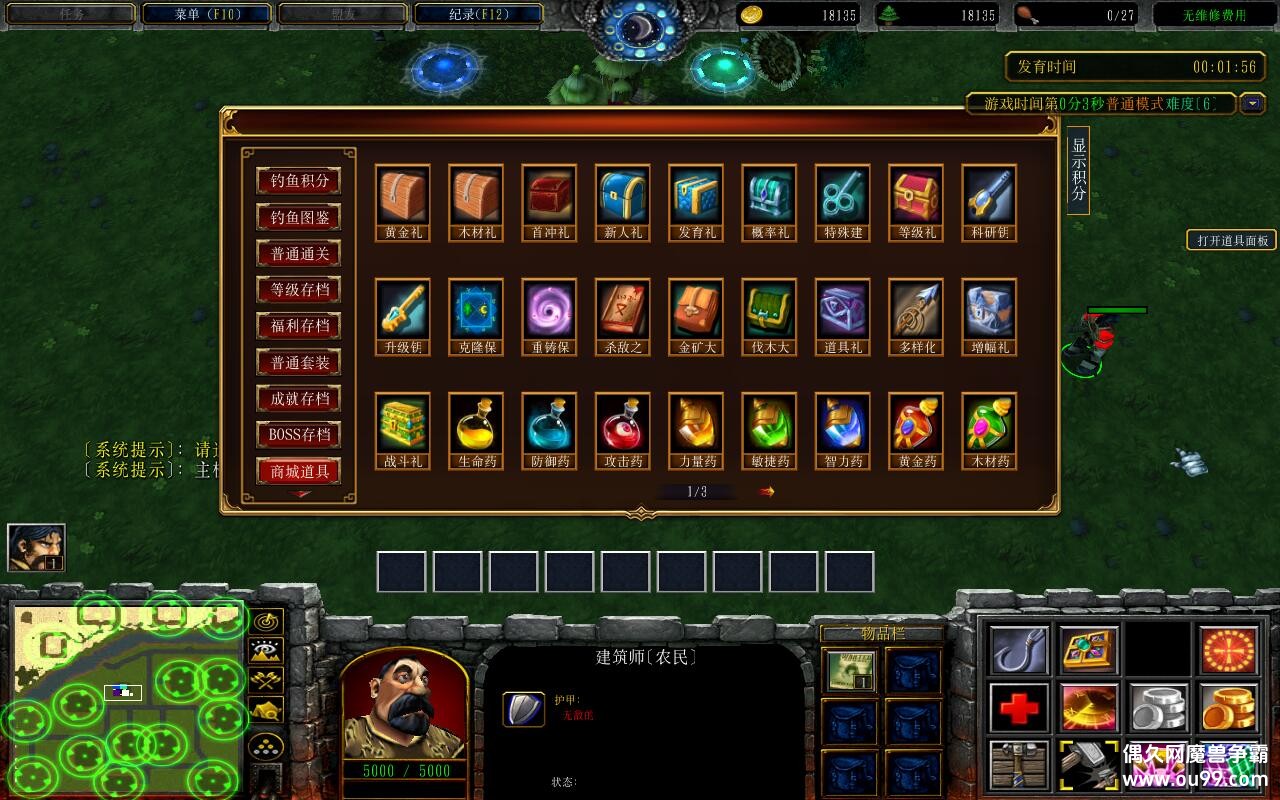The image size is (1280, 800).
Task: Activate the red cross ability icon
Action: pos(1020,709)
